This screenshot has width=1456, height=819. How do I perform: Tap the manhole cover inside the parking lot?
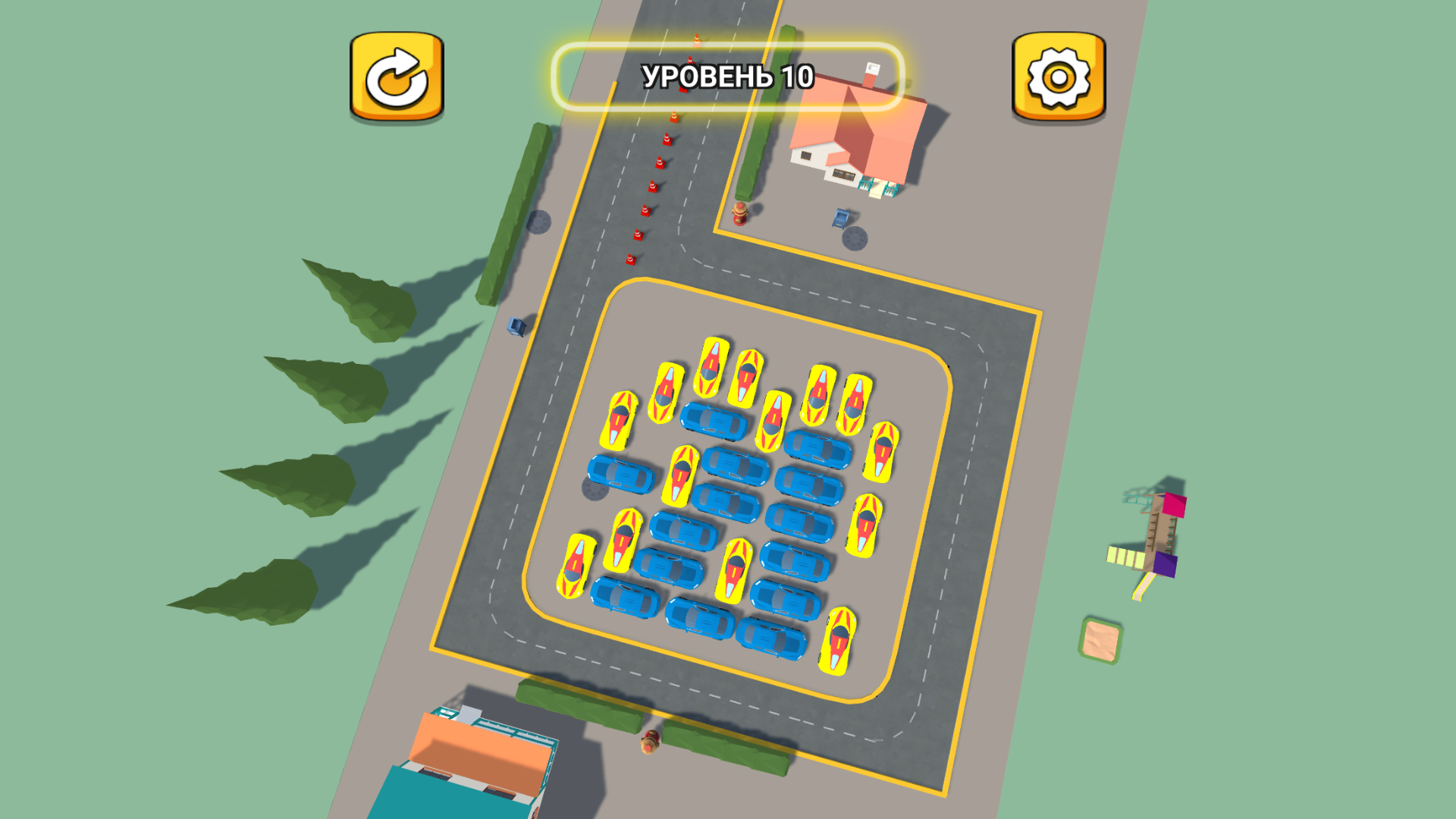click(595, 488)
